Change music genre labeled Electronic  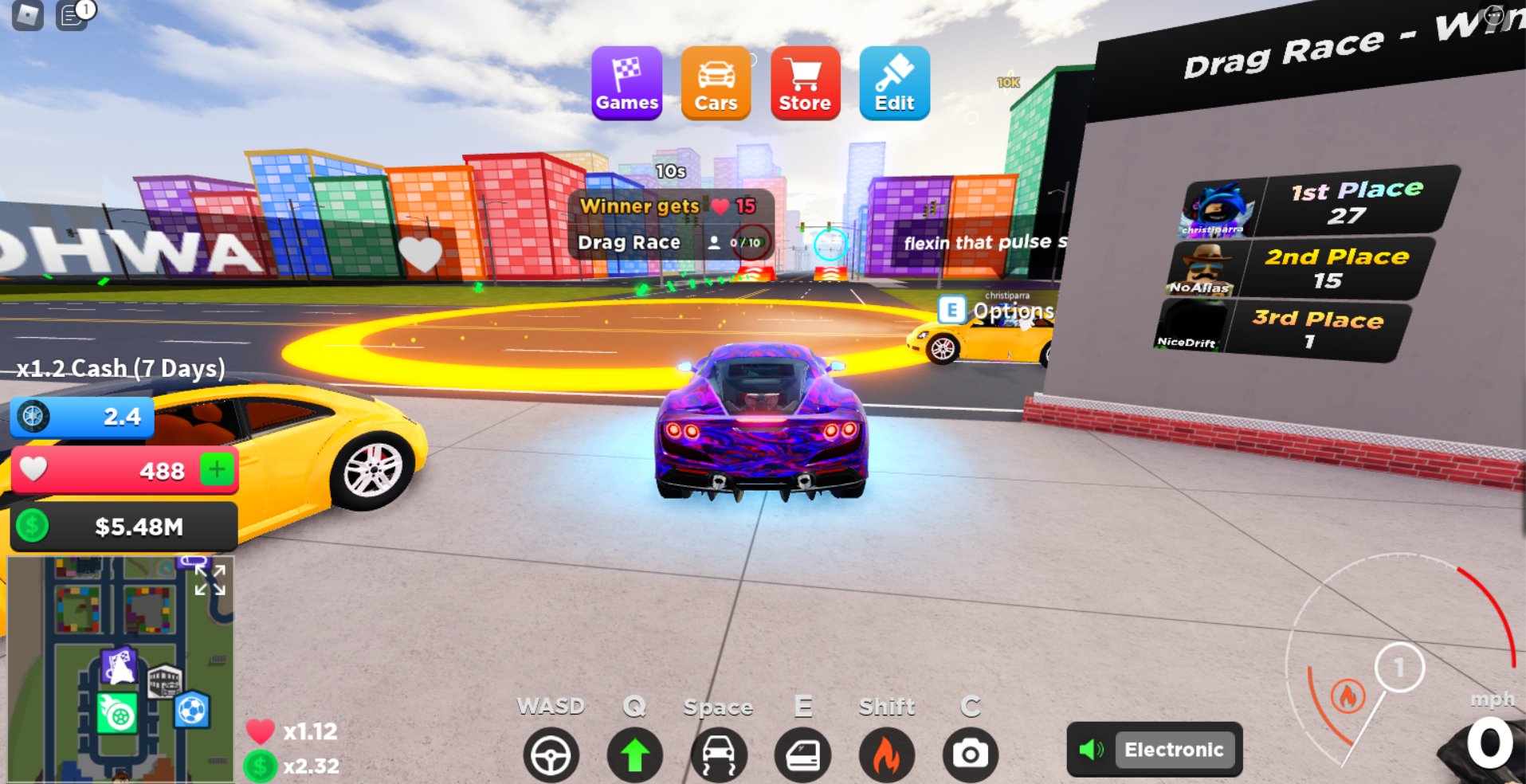click(1171, 749)
